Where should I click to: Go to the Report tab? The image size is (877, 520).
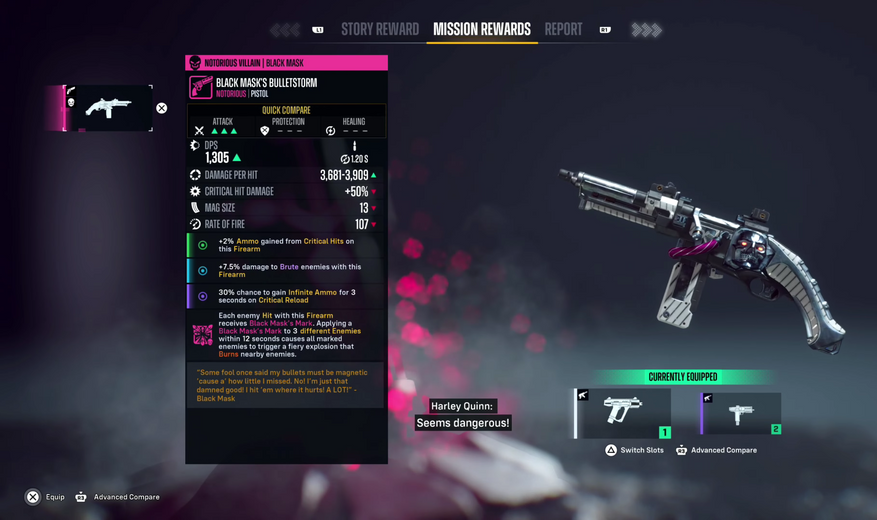[x=563, y=30]
